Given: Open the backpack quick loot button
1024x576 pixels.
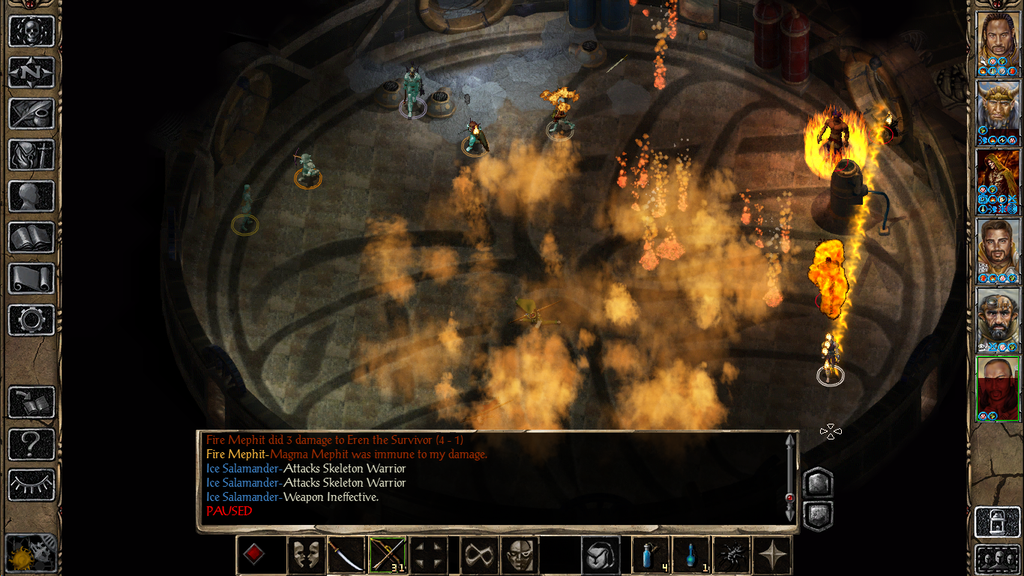Looking at the screenshot, I should click(602, 555).
